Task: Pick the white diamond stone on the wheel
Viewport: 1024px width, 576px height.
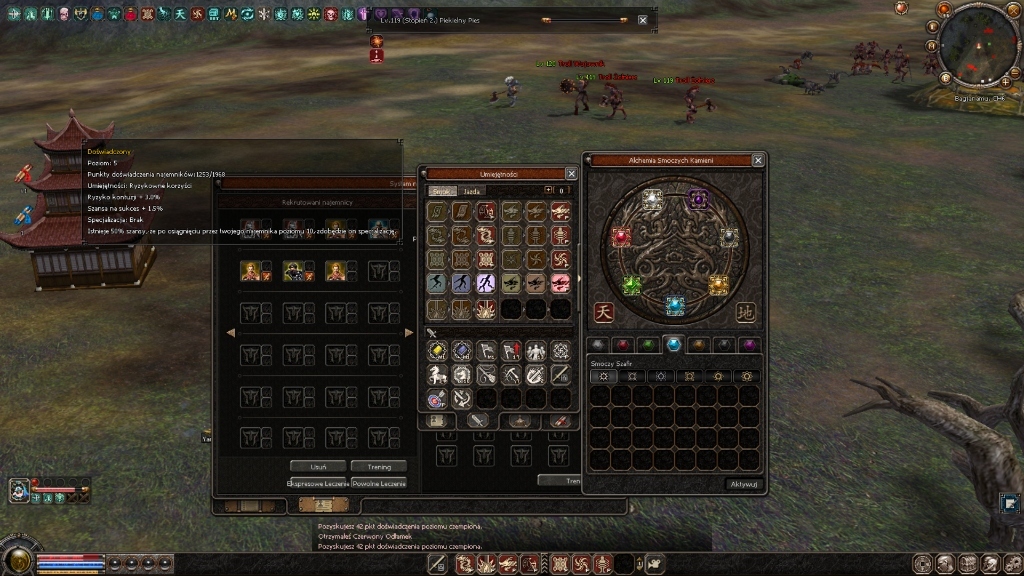Action: [652, 198]
